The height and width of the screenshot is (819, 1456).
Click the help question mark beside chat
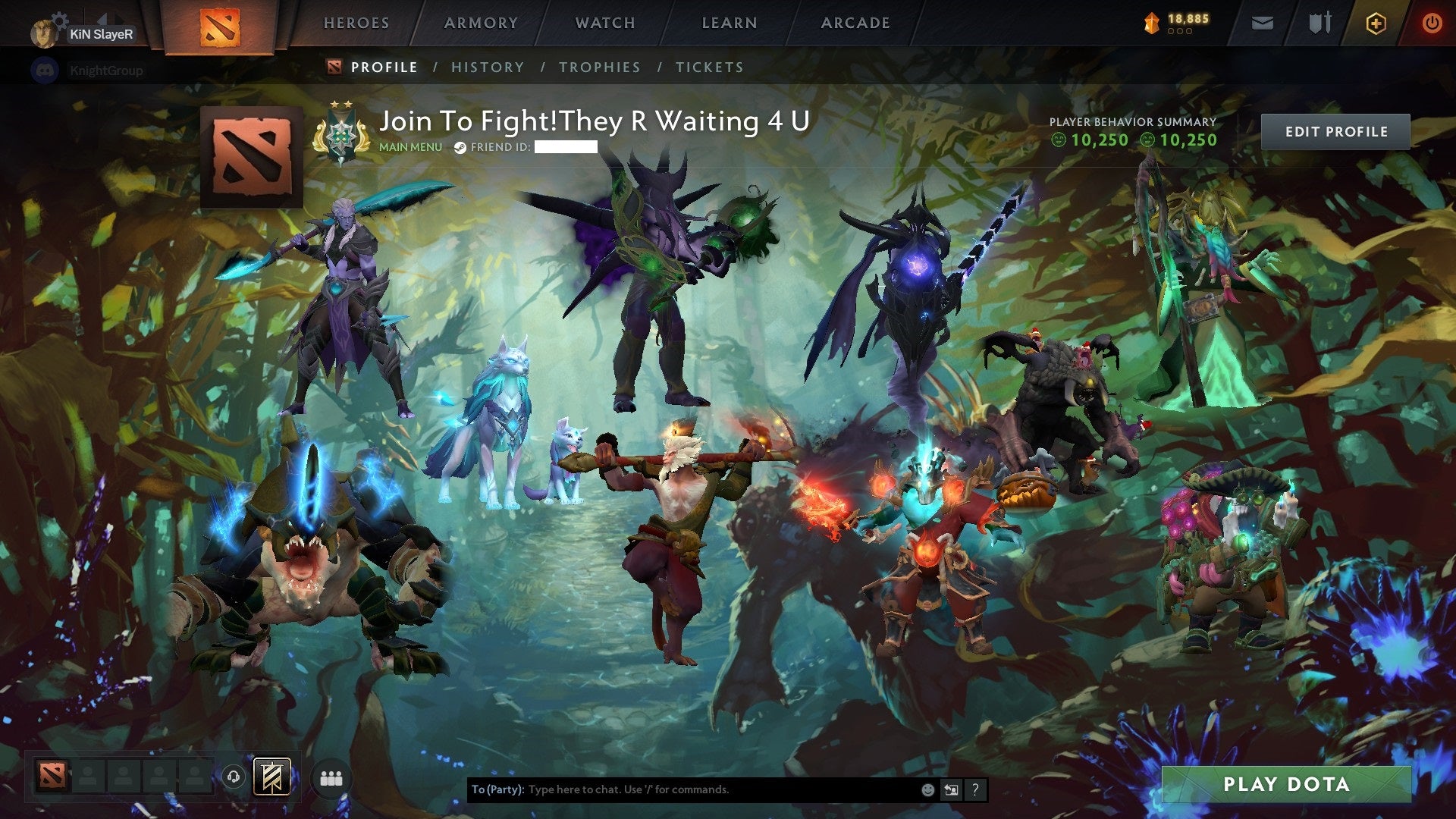click(974, 789)
